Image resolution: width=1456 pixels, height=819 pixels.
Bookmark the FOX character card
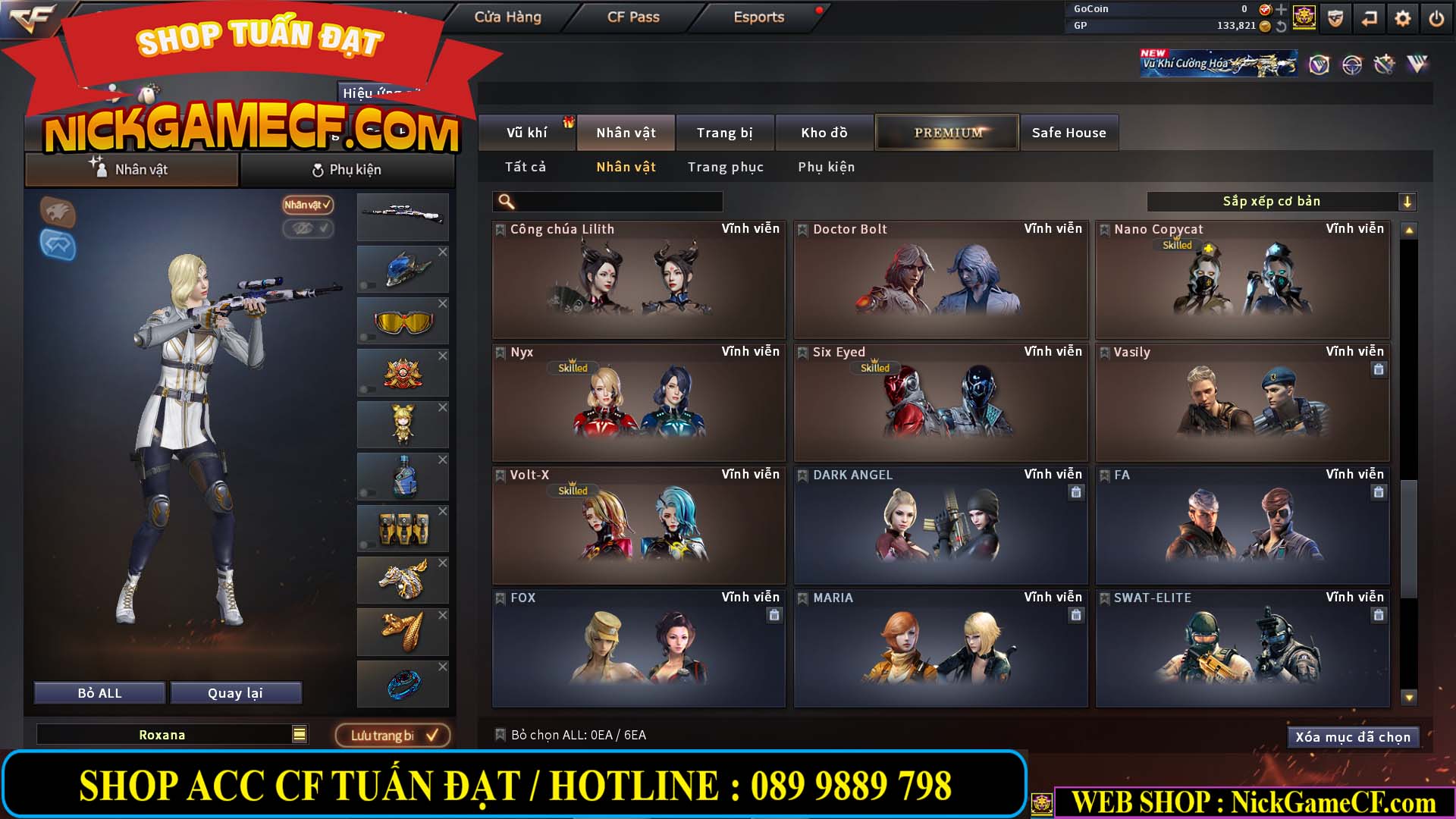coord(500,598)
